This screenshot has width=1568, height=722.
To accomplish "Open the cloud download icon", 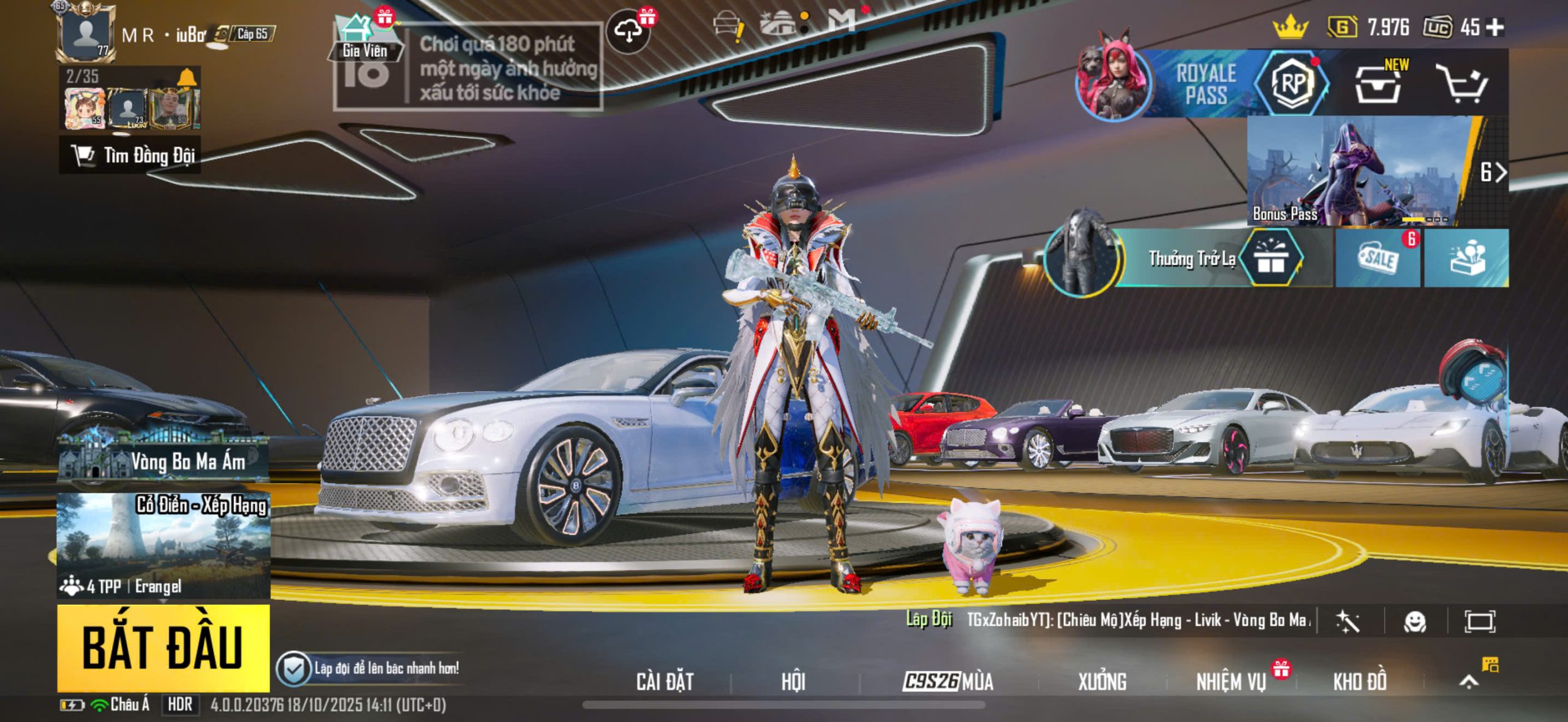I will click(x=628, y=30).
